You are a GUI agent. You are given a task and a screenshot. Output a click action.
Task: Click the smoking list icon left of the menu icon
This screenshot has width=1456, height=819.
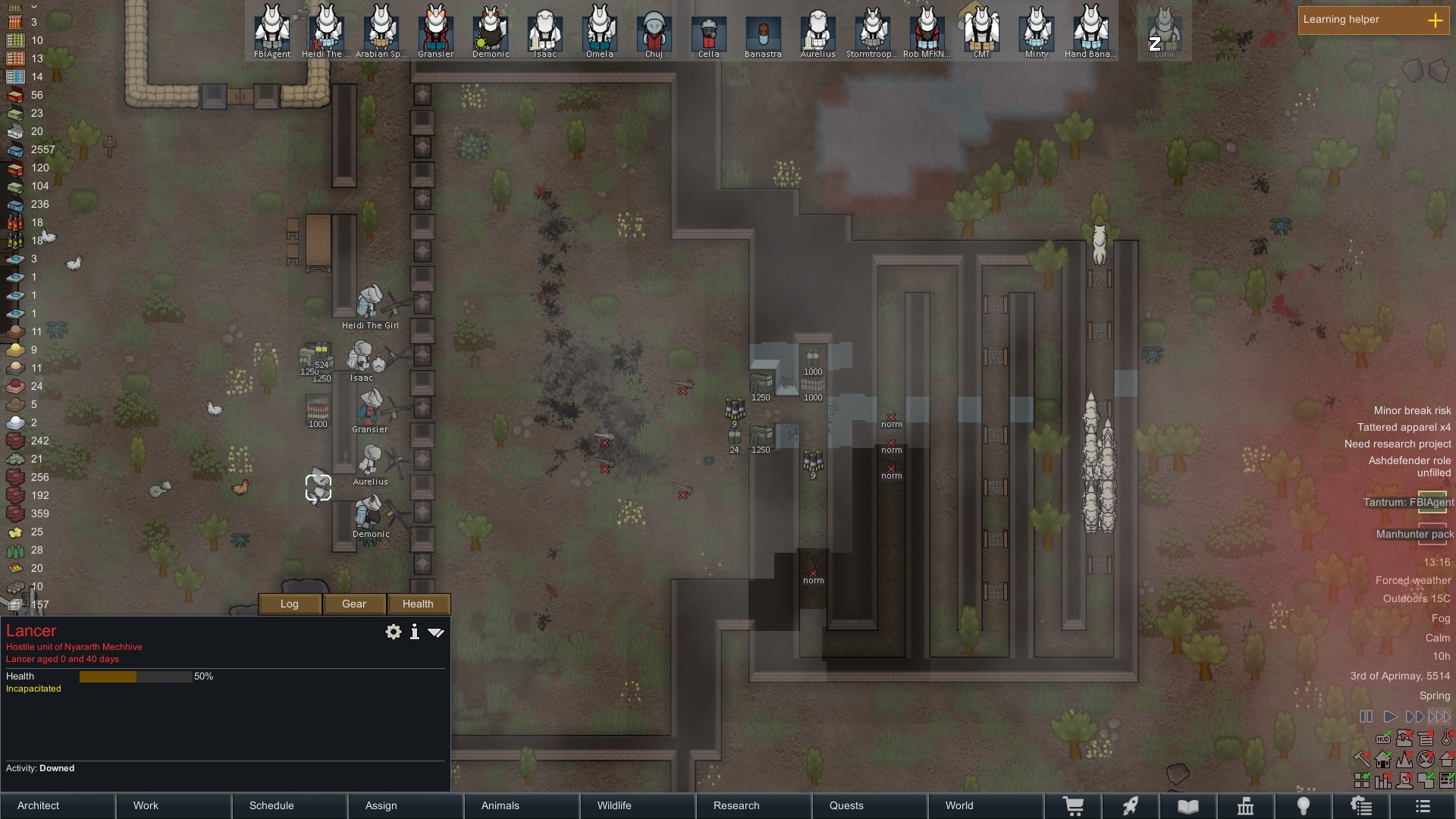[x=1363, y=806]
